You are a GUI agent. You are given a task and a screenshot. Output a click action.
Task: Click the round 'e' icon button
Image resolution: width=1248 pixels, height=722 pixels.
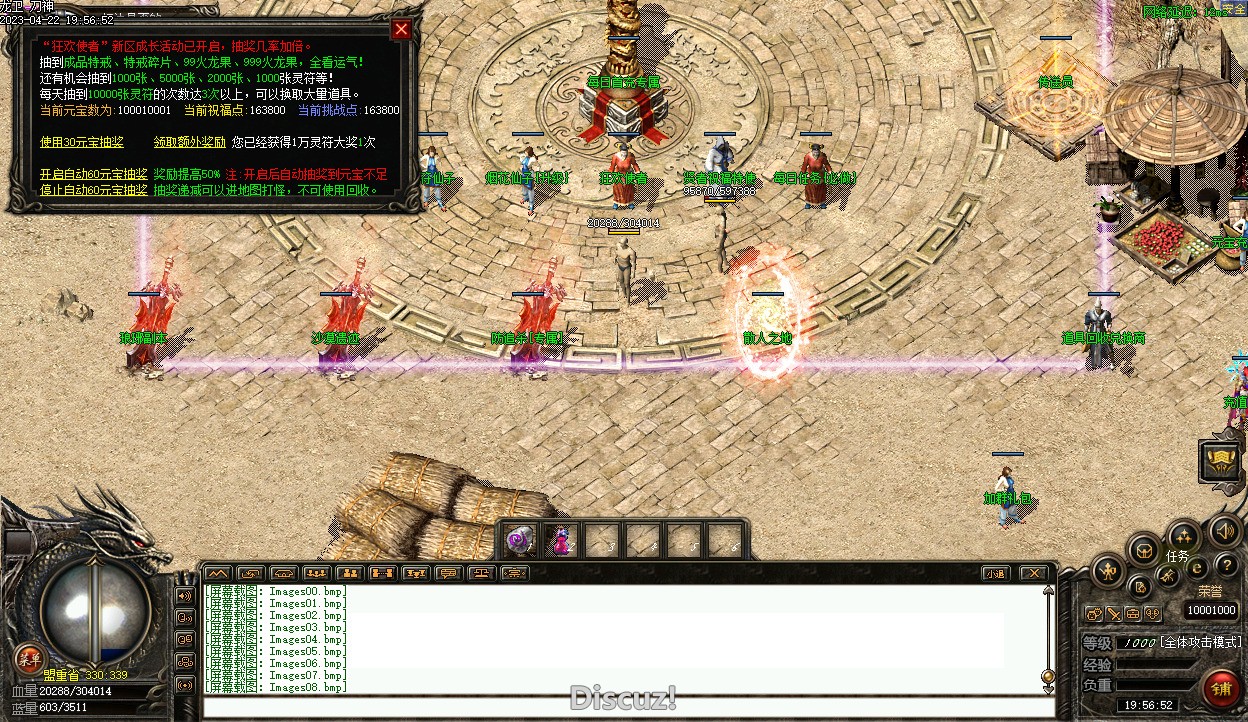[1197, 568]
